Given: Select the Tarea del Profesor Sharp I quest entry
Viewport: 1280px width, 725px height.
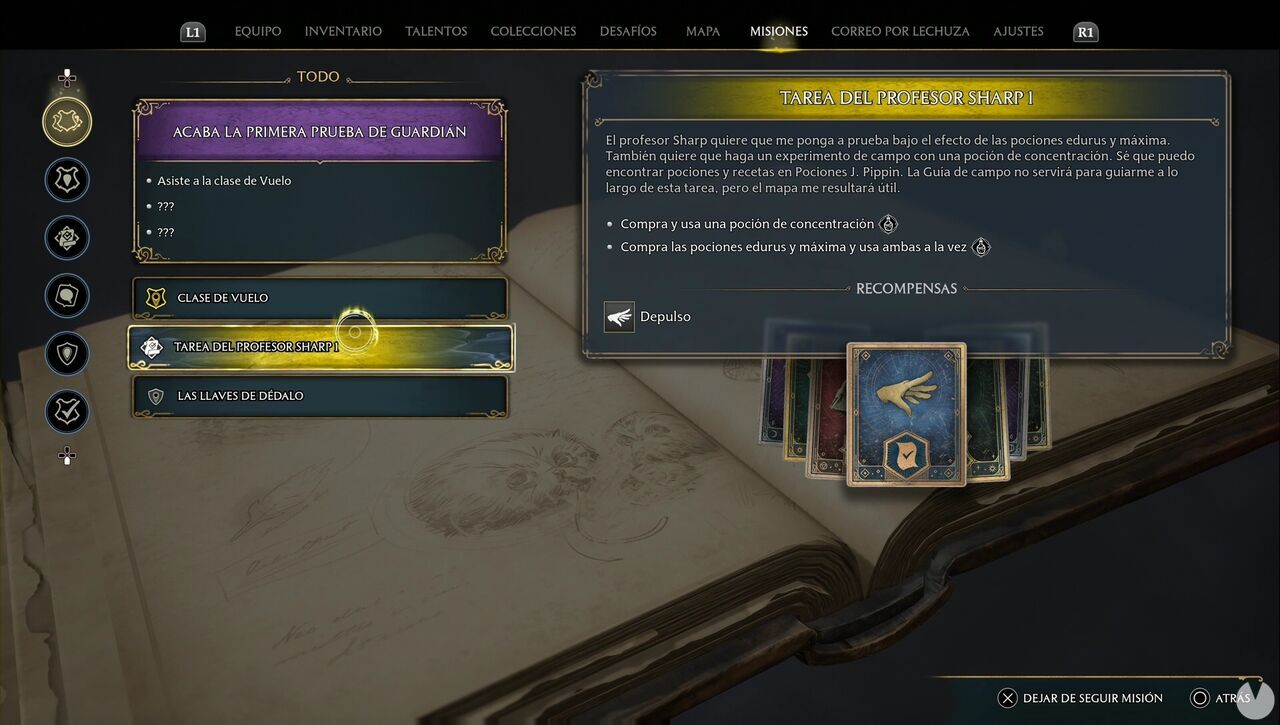Looking at the screenshot, I should click(318, 345).
